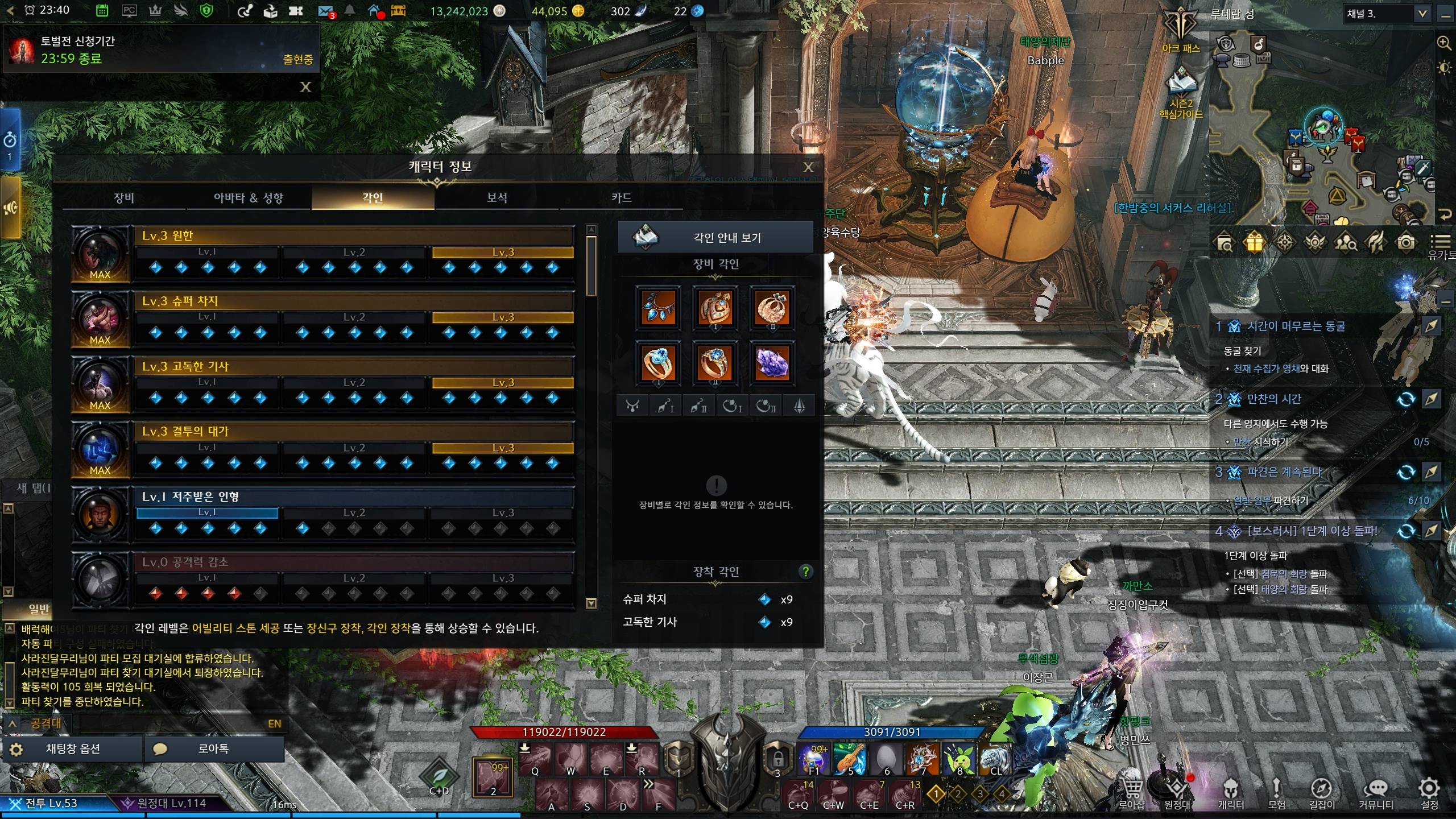Open the 아크 패스 icon
This screenshot has height=819, width=1456.
[1181, 30]
